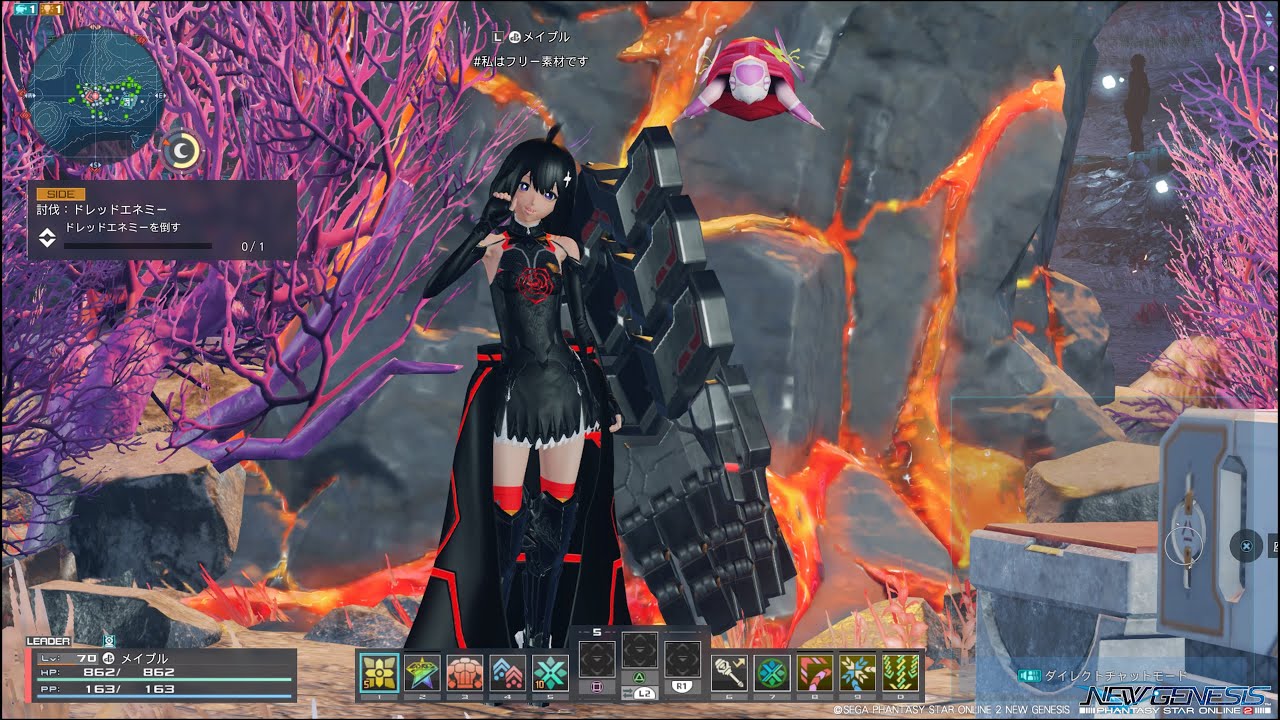Activate the pink curved arrow skill
1280x720 pixels.
click(x=815, y=673)
